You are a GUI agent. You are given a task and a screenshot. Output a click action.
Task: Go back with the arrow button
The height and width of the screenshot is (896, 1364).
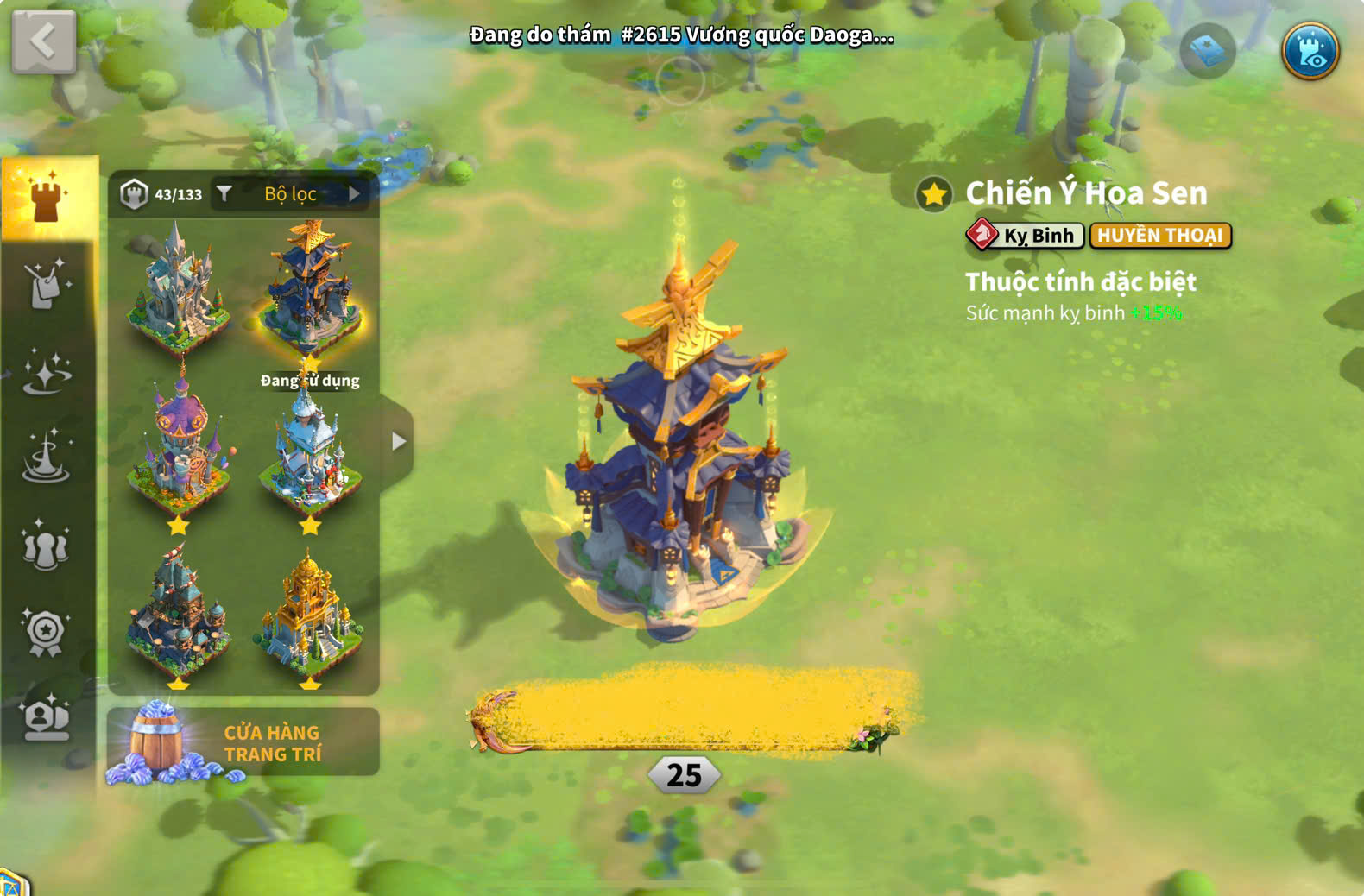tap(43, 41)
